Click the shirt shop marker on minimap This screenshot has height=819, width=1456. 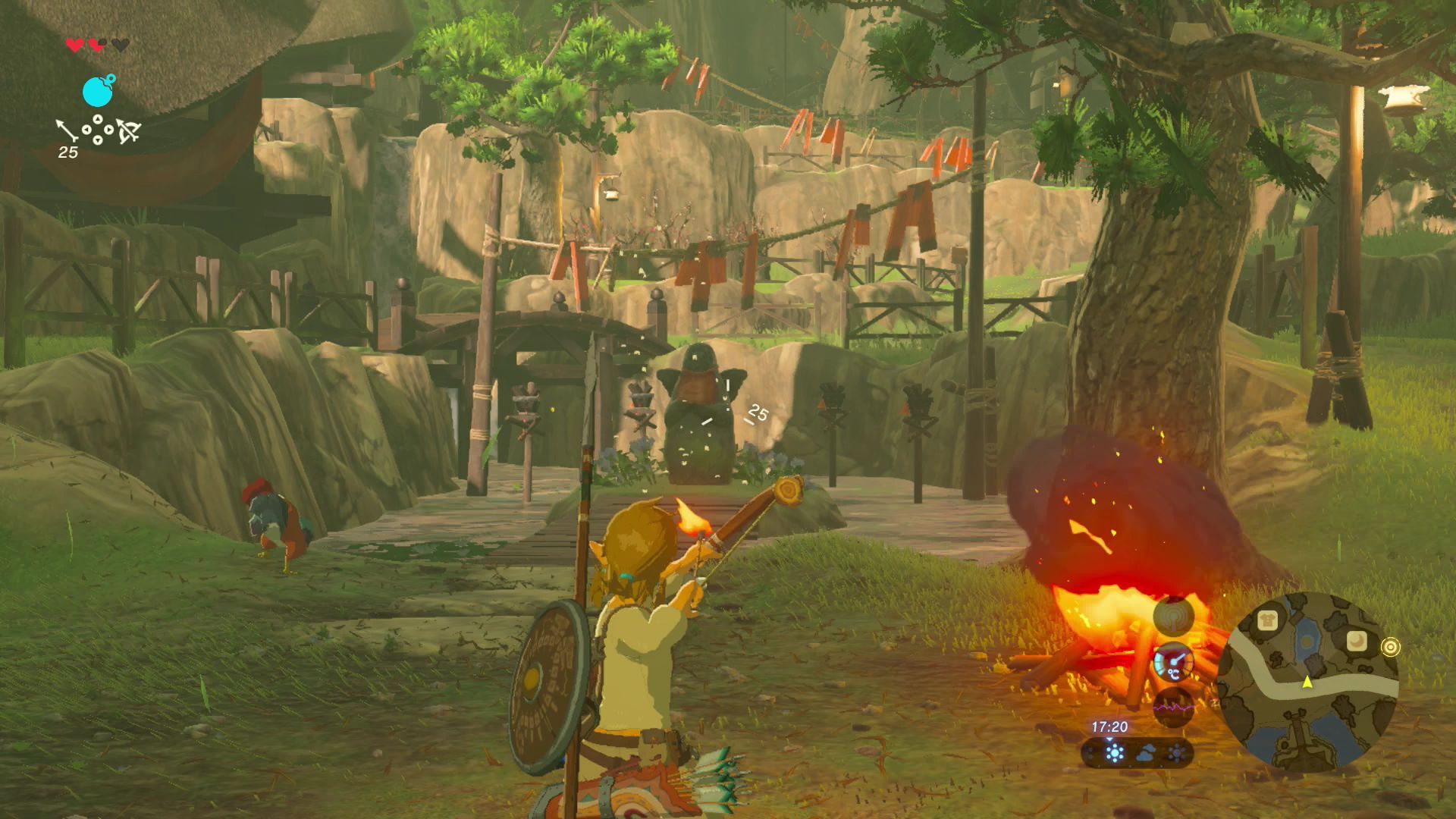tap(1267, 621)
